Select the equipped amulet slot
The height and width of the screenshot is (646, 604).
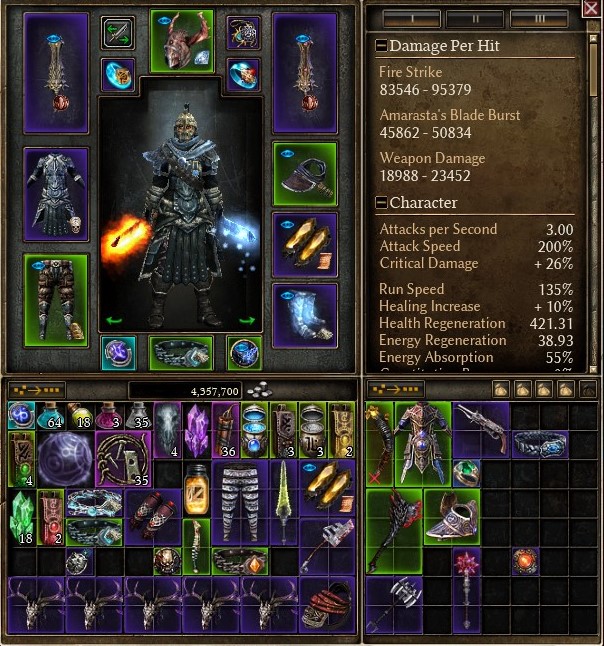click(243, 32)
